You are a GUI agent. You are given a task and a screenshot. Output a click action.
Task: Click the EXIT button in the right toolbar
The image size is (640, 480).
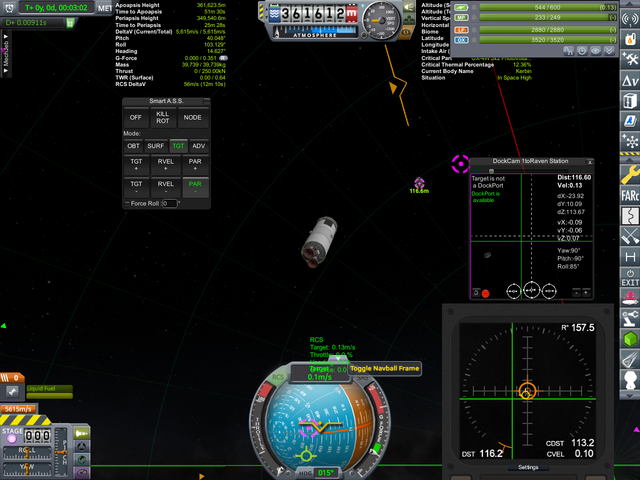(x=630, y=278)
